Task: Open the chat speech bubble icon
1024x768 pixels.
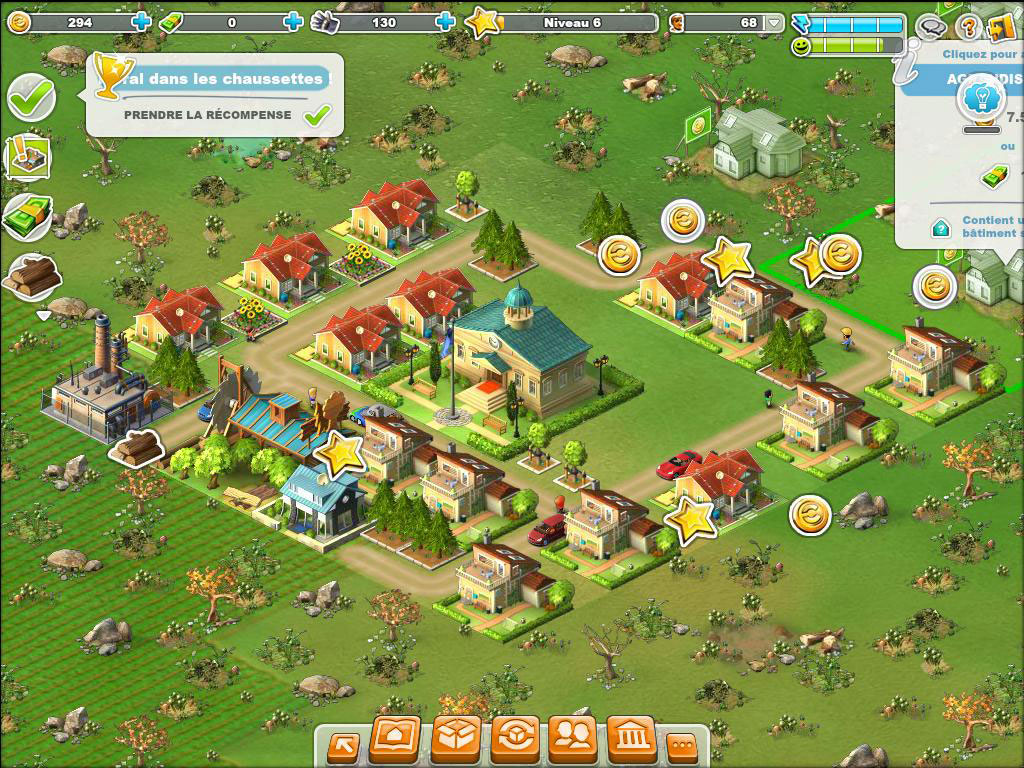Action: 932,27
